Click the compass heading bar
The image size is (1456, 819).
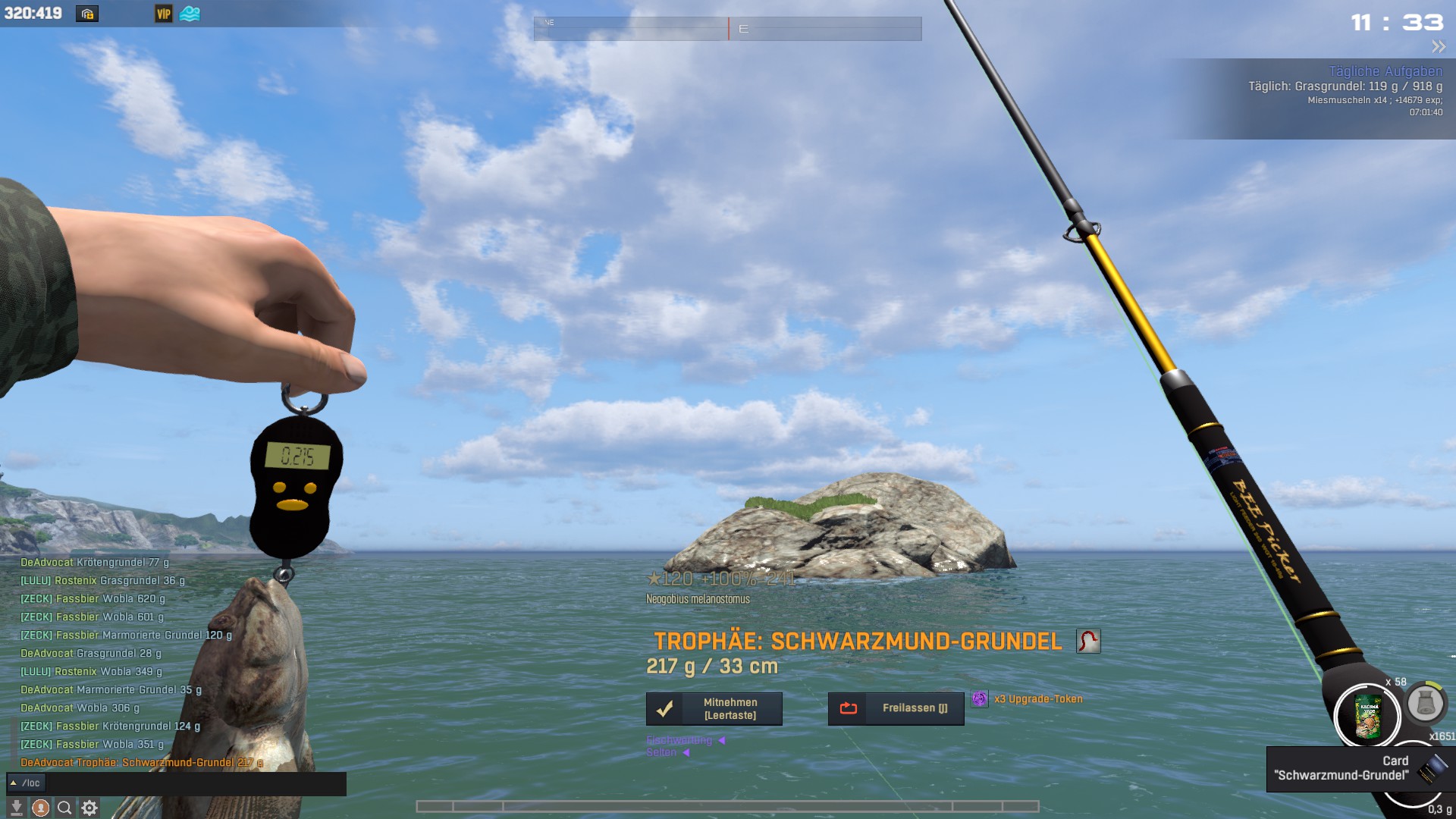pyautogui.click(x=727, y=29)
